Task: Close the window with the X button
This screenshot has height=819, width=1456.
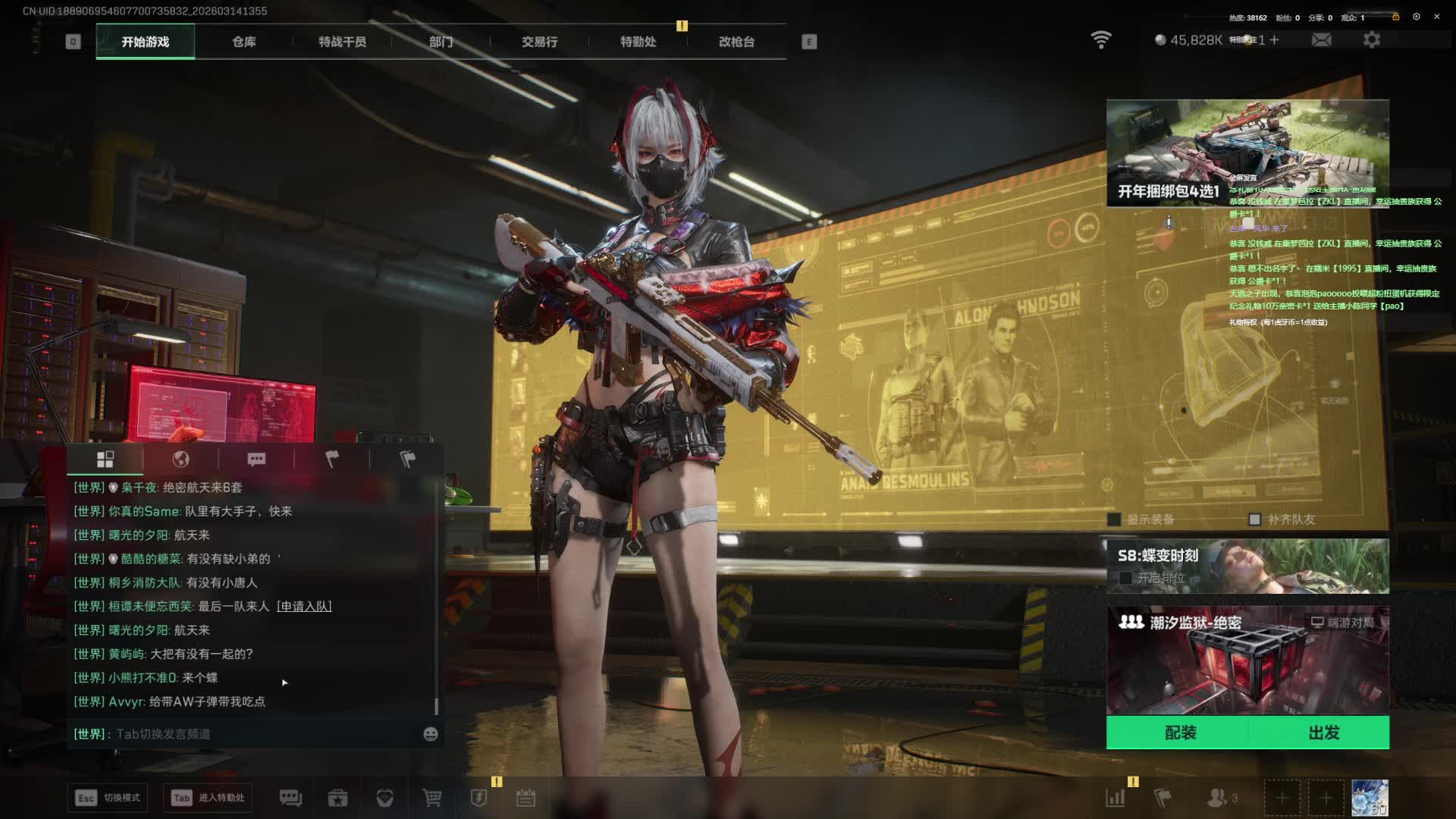Action: point(1436,17)
